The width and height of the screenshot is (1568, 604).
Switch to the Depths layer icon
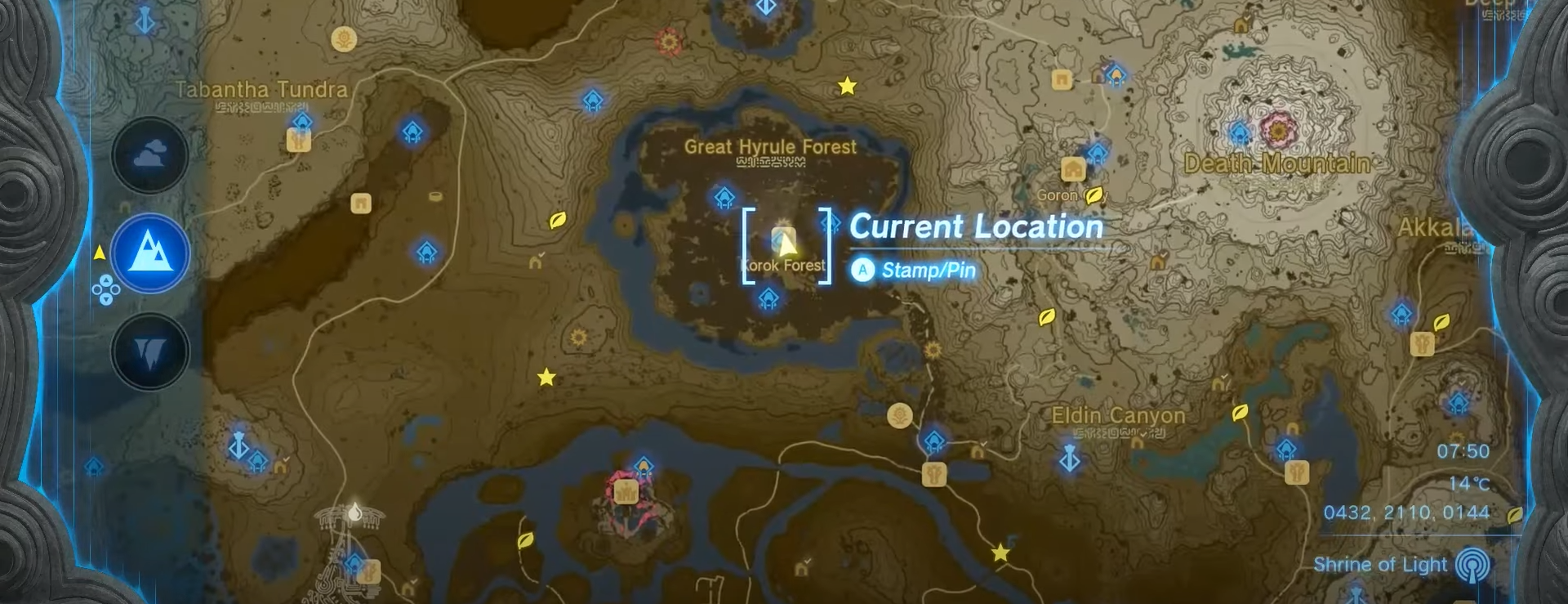click(x=149, y=350)
